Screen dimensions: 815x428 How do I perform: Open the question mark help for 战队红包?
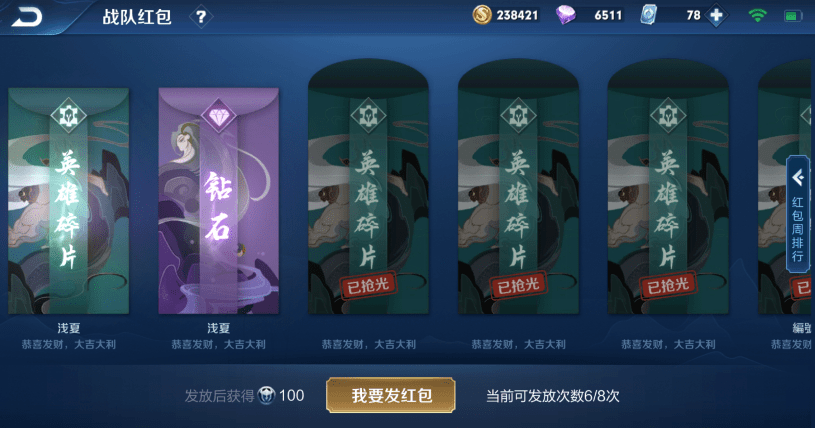pos(200,16)
